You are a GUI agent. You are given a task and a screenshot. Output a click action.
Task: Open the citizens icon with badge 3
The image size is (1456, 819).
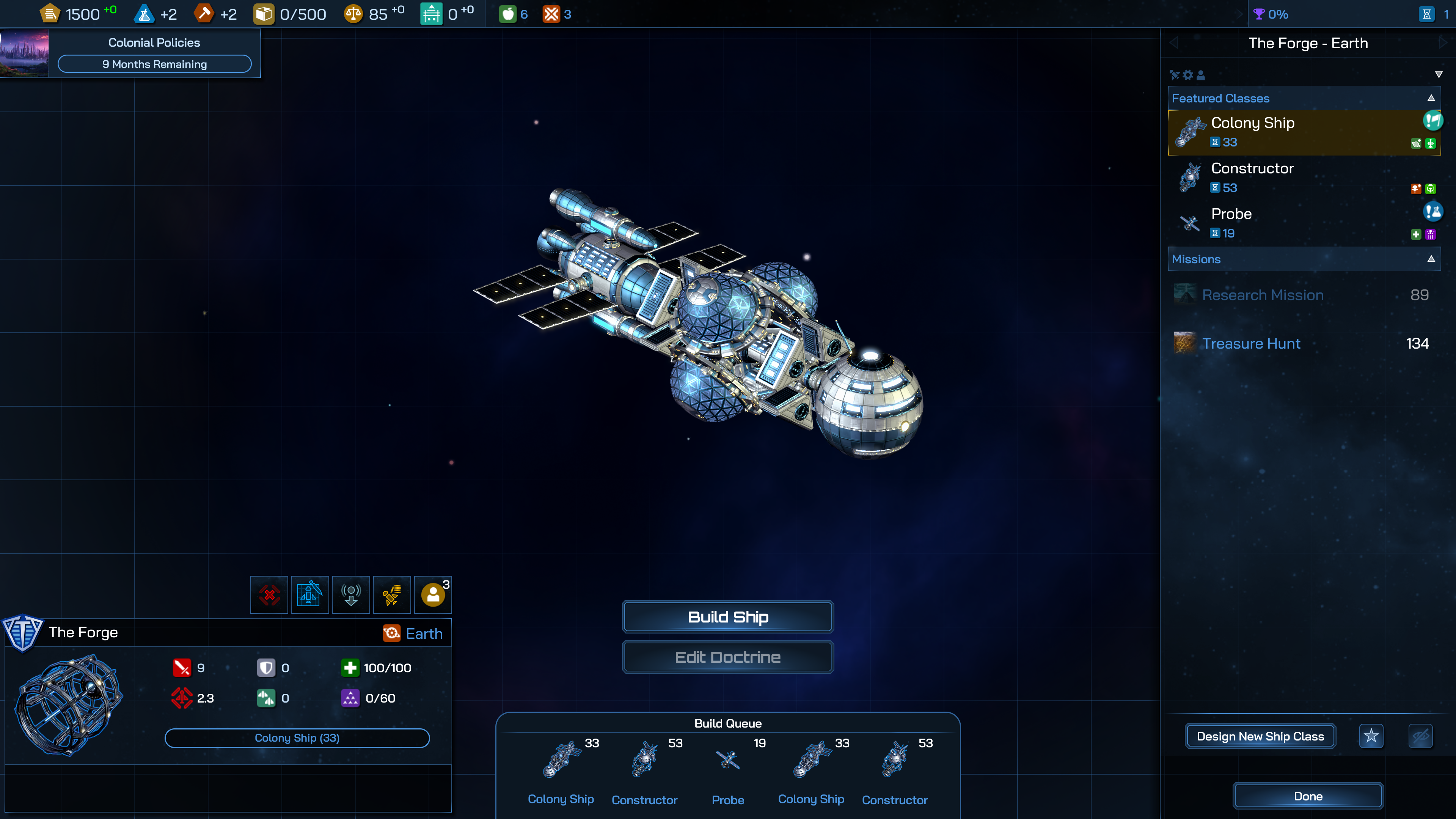[433, 594]
